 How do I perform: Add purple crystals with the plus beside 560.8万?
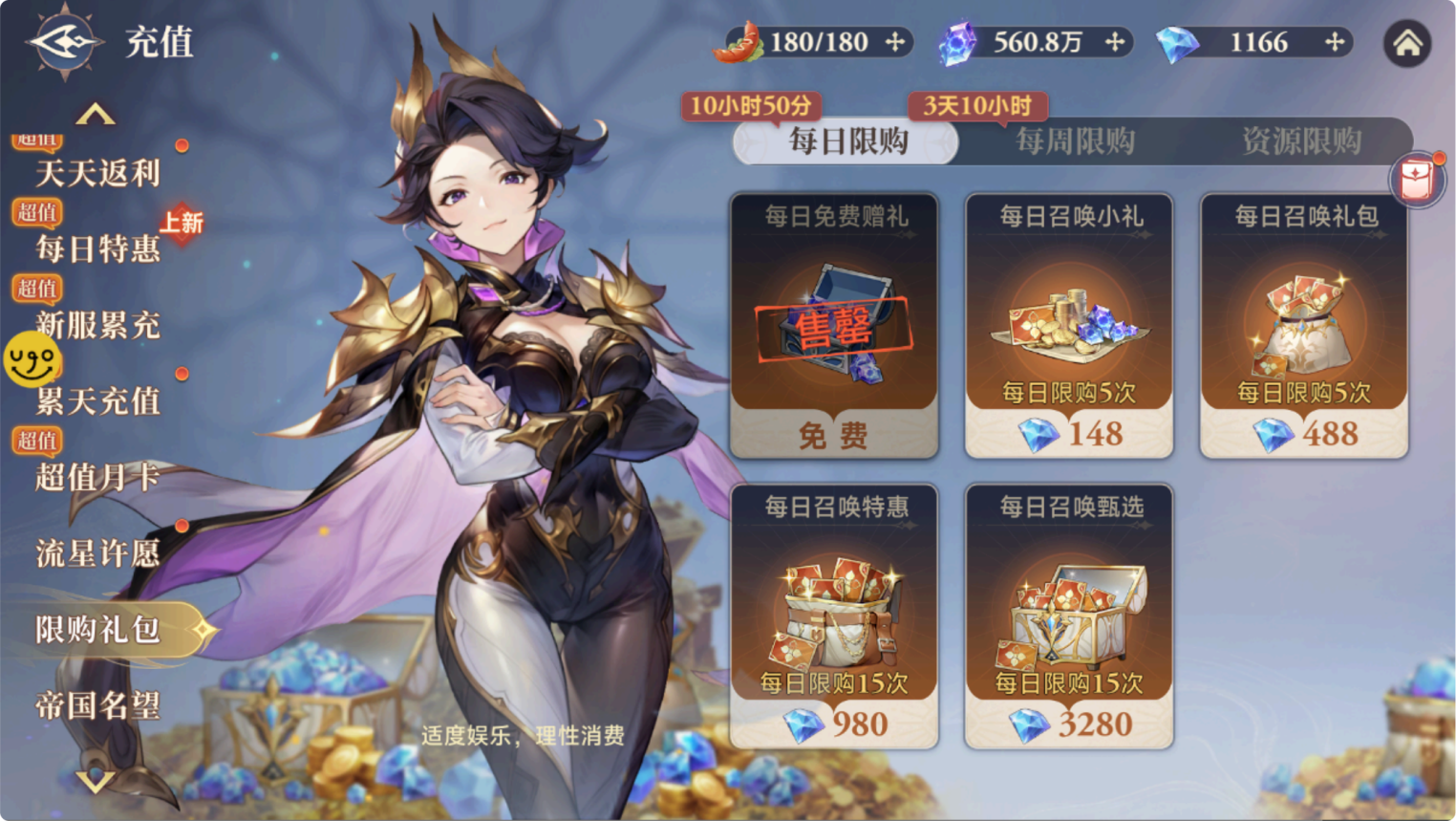pyautogui.click(x=1115, y=42)
